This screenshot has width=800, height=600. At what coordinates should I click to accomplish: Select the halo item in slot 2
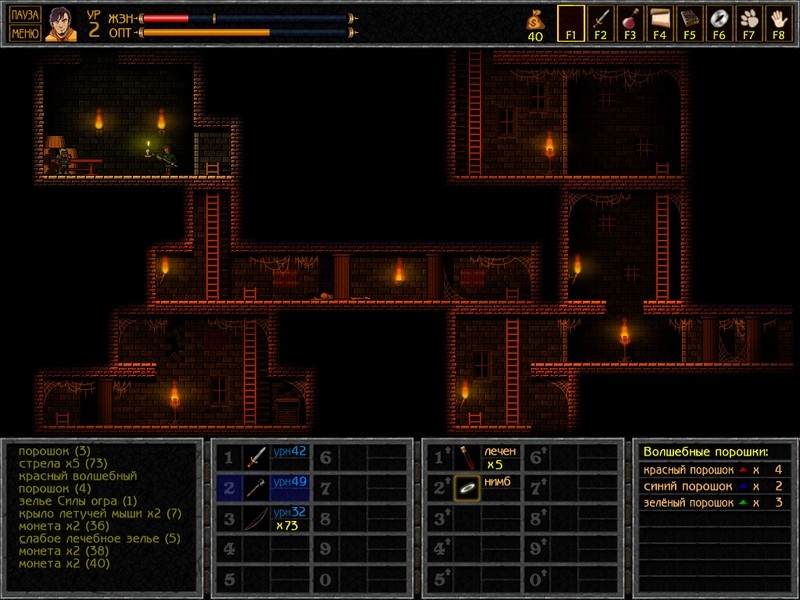(468, 488)
